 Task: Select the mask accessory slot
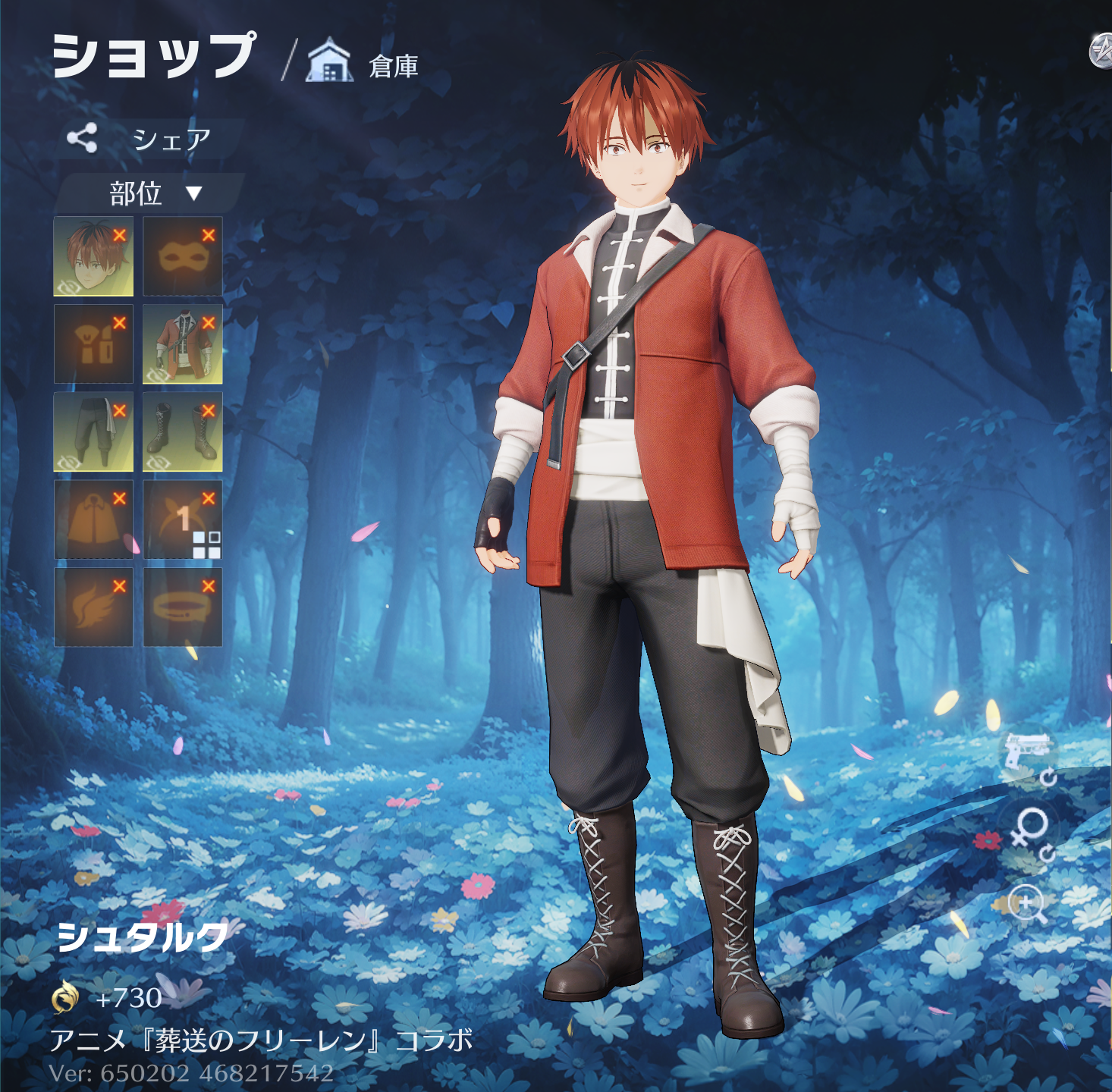(182, 256)
